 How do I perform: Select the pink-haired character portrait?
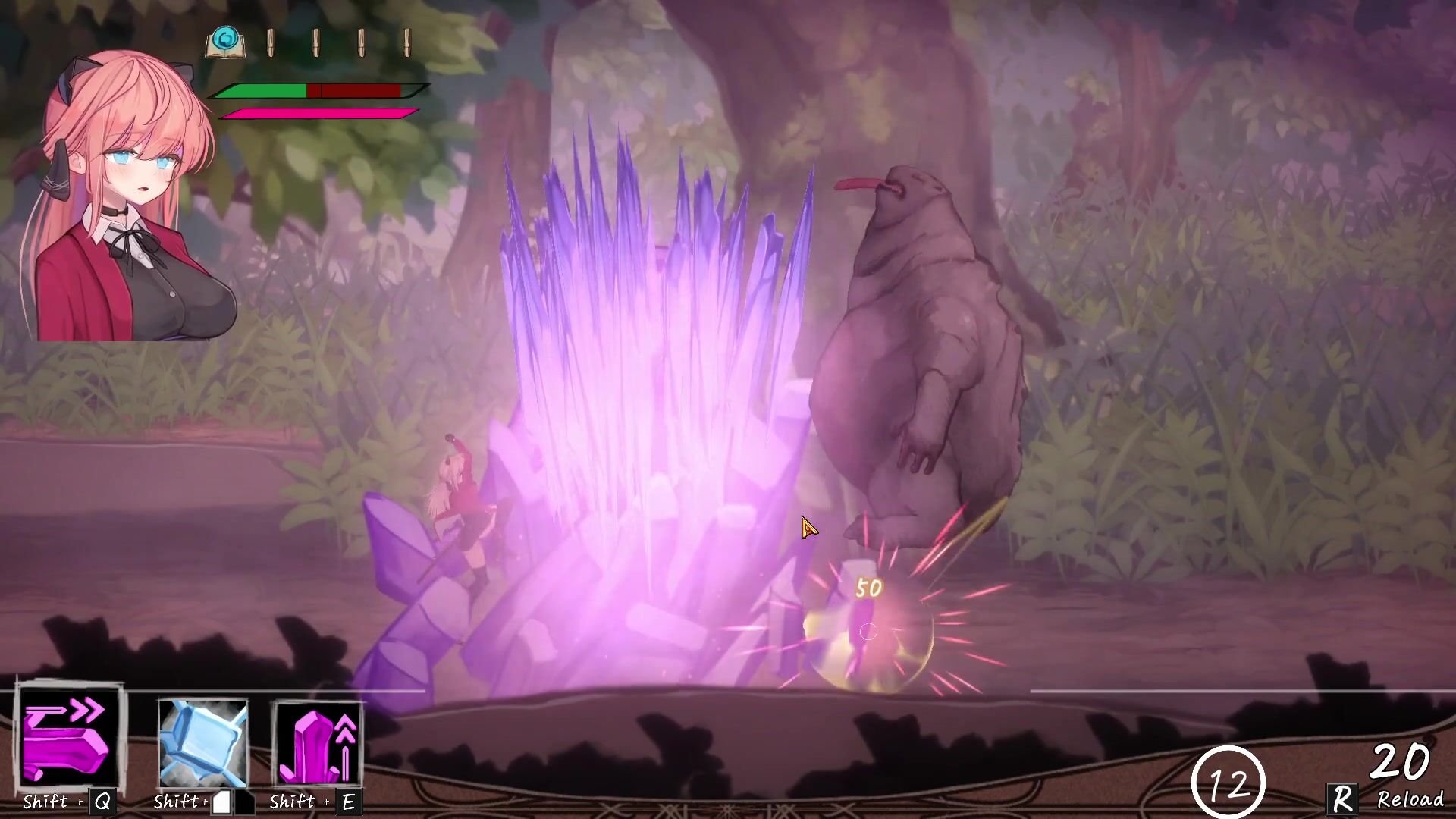coord(125,197)
